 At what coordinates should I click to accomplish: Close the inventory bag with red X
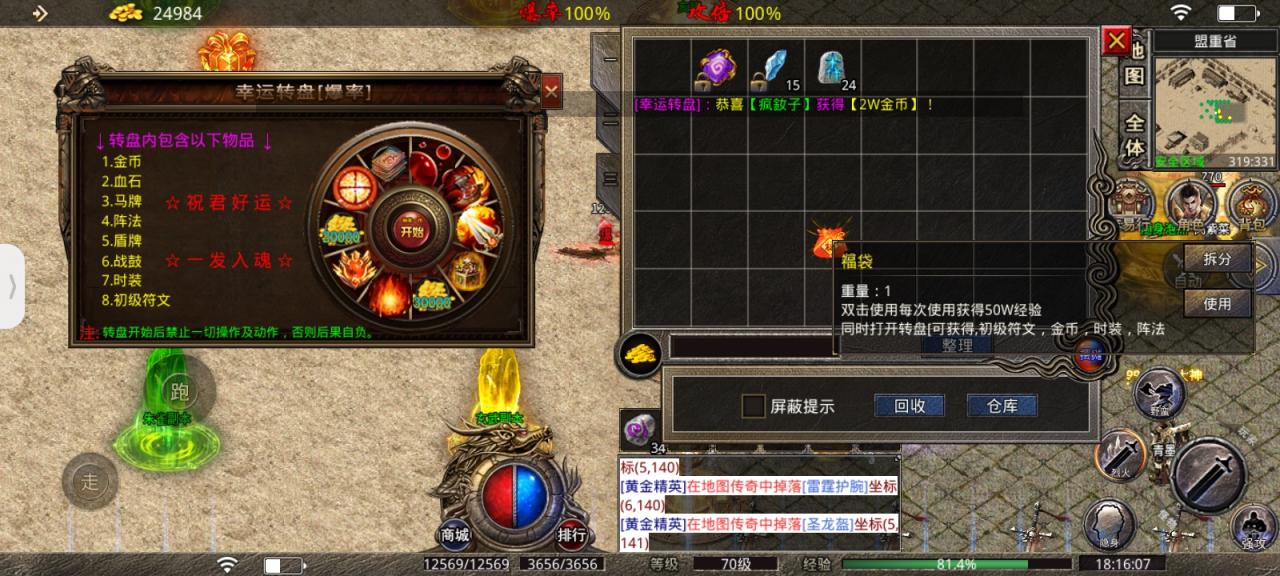(x=1115, y=41)
